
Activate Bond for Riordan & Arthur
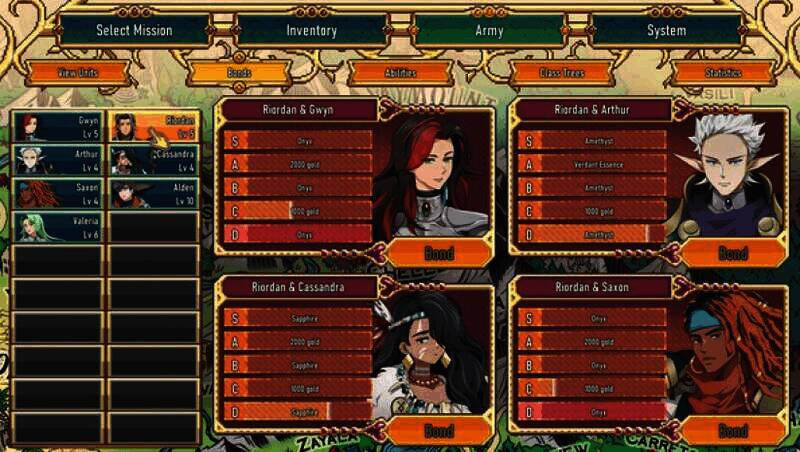point(733,253)
